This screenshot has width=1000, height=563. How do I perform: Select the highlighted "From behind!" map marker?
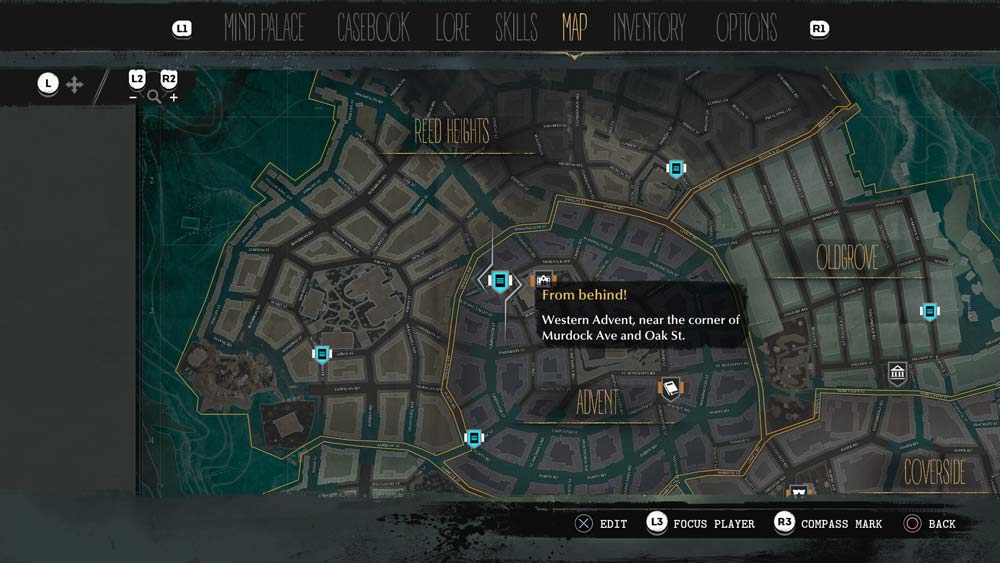[500, 282]
